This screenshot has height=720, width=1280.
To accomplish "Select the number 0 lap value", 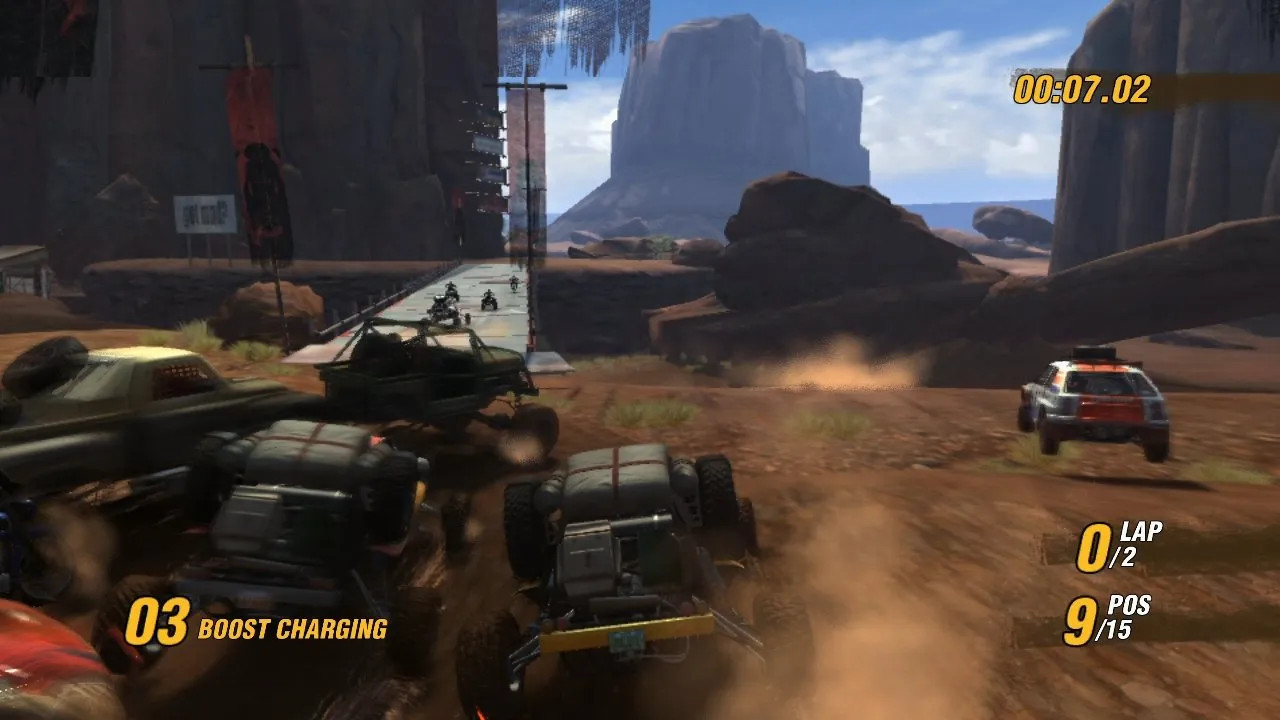I will pos(1095,545).
